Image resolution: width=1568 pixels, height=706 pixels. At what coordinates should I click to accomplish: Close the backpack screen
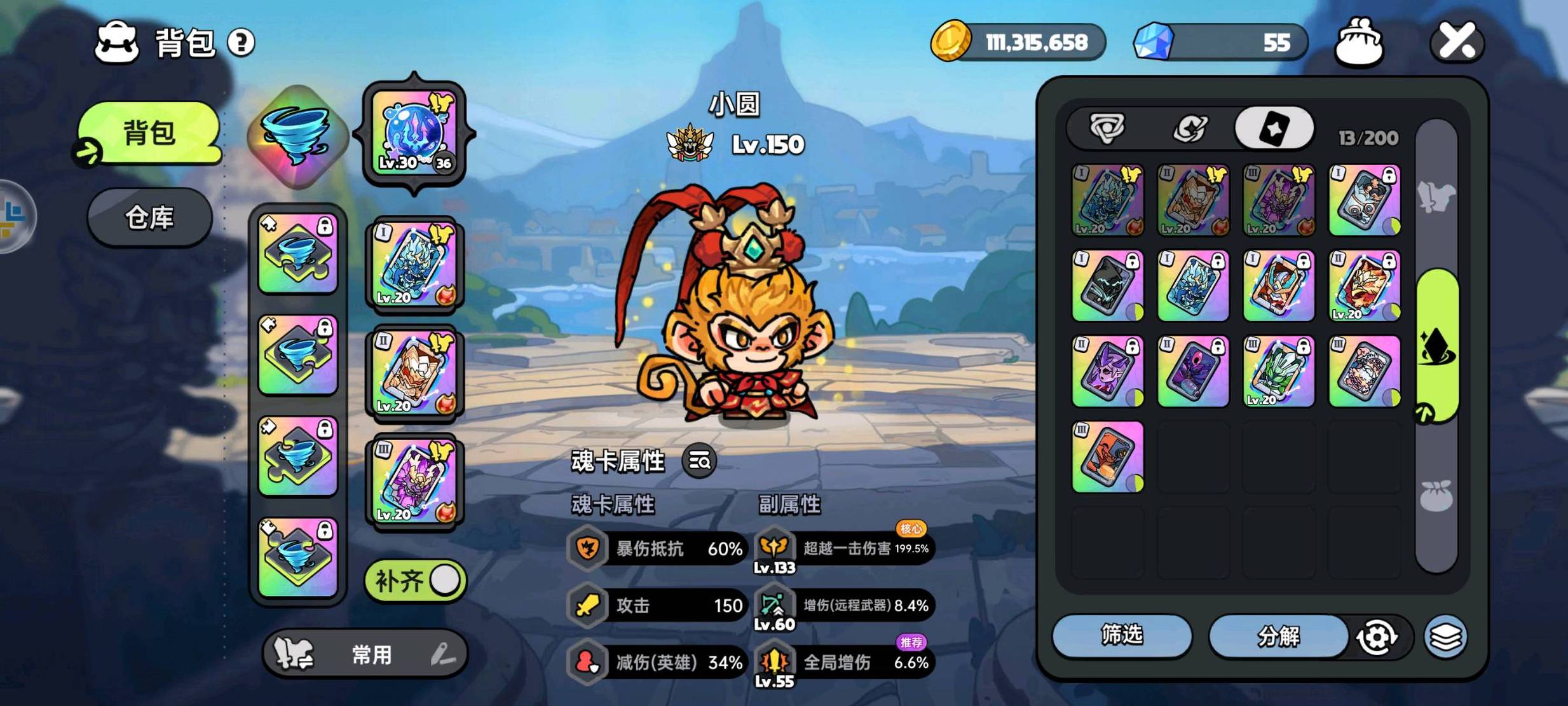tap(1456, 42)
